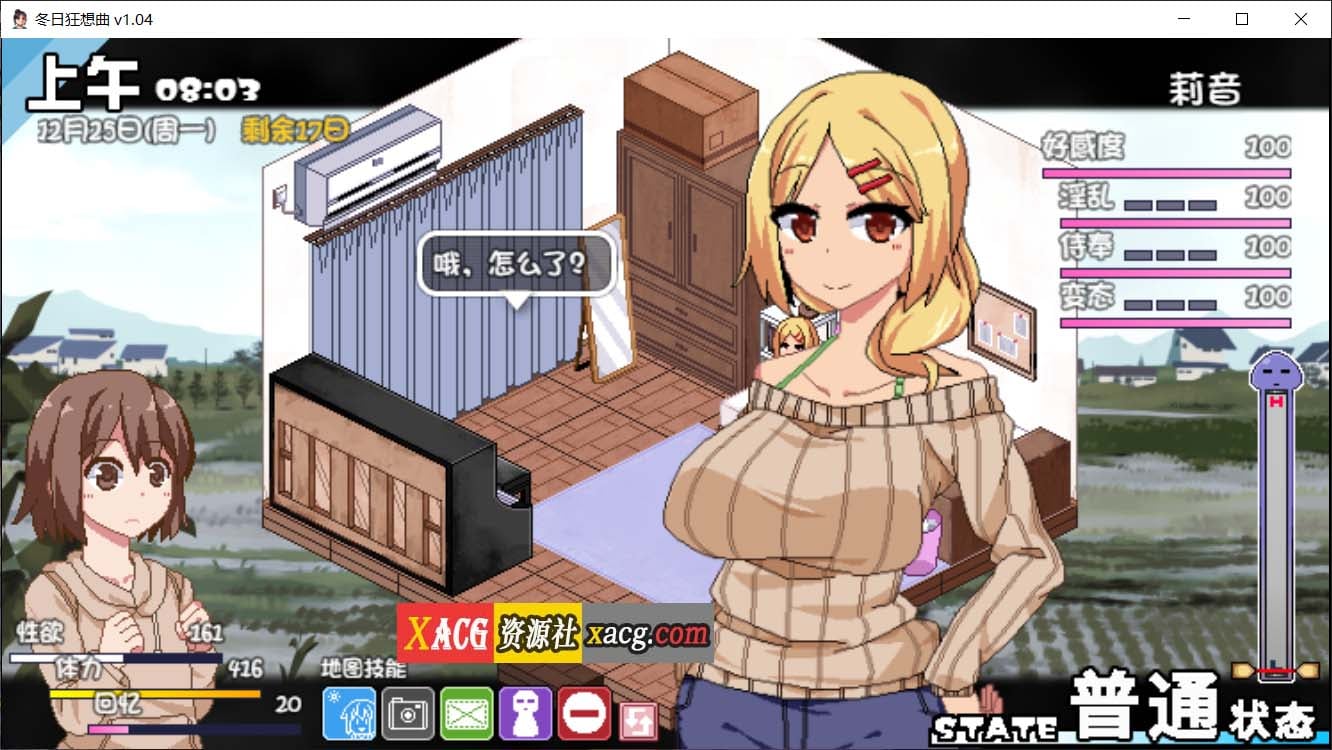The width and height of the screenshot is (1332, 750).
Task: Click the game icon in the title bar
Action: [18, 18]
